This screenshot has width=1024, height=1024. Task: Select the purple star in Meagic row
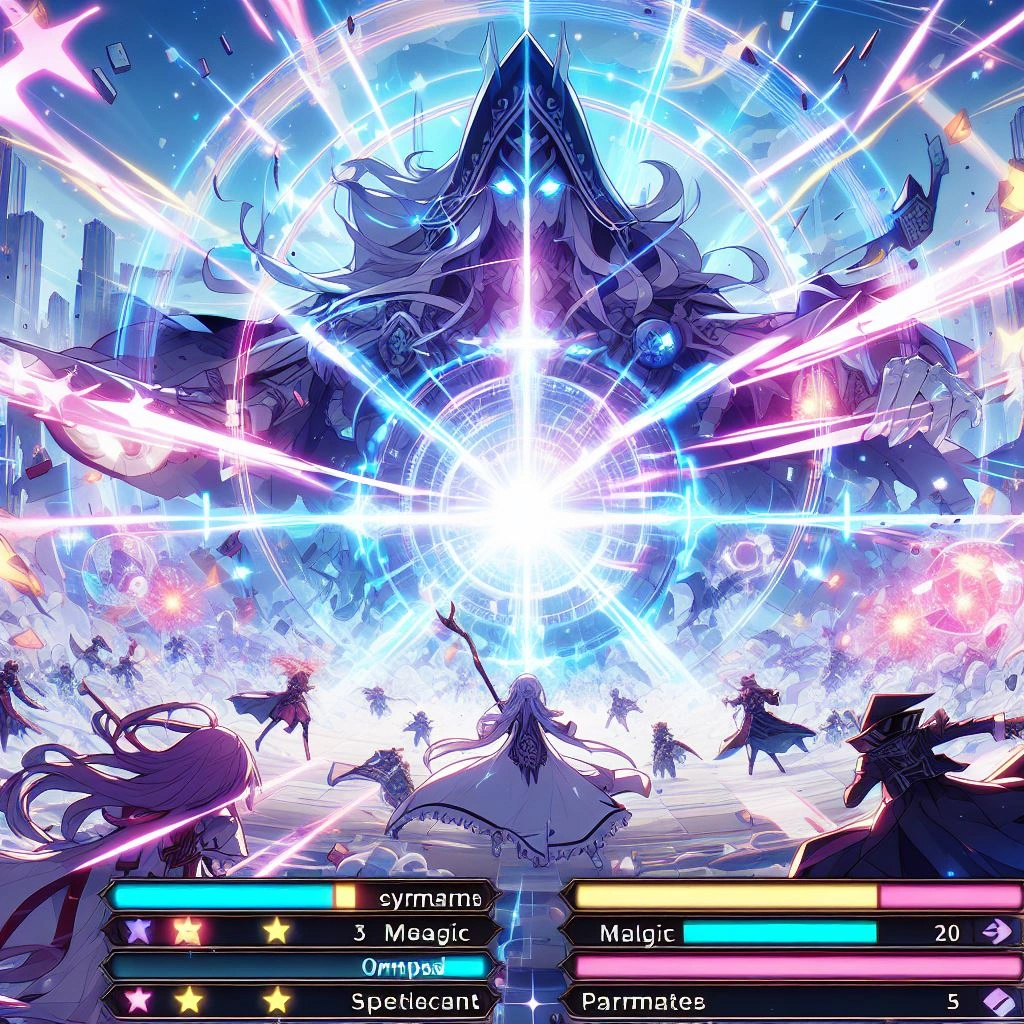pos(137,932)
